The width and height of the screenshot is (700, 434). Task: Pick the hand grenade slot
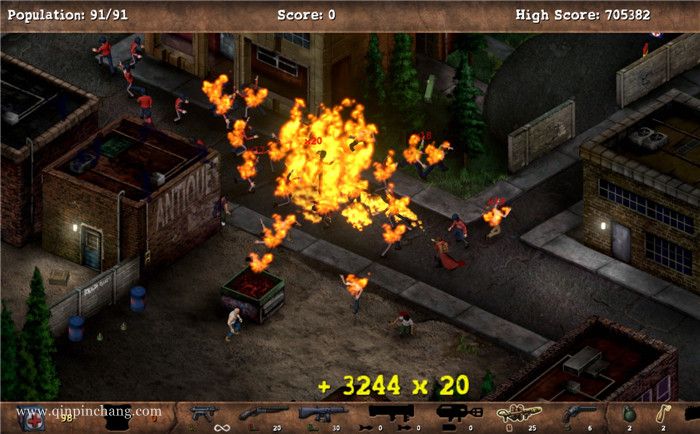629,413
